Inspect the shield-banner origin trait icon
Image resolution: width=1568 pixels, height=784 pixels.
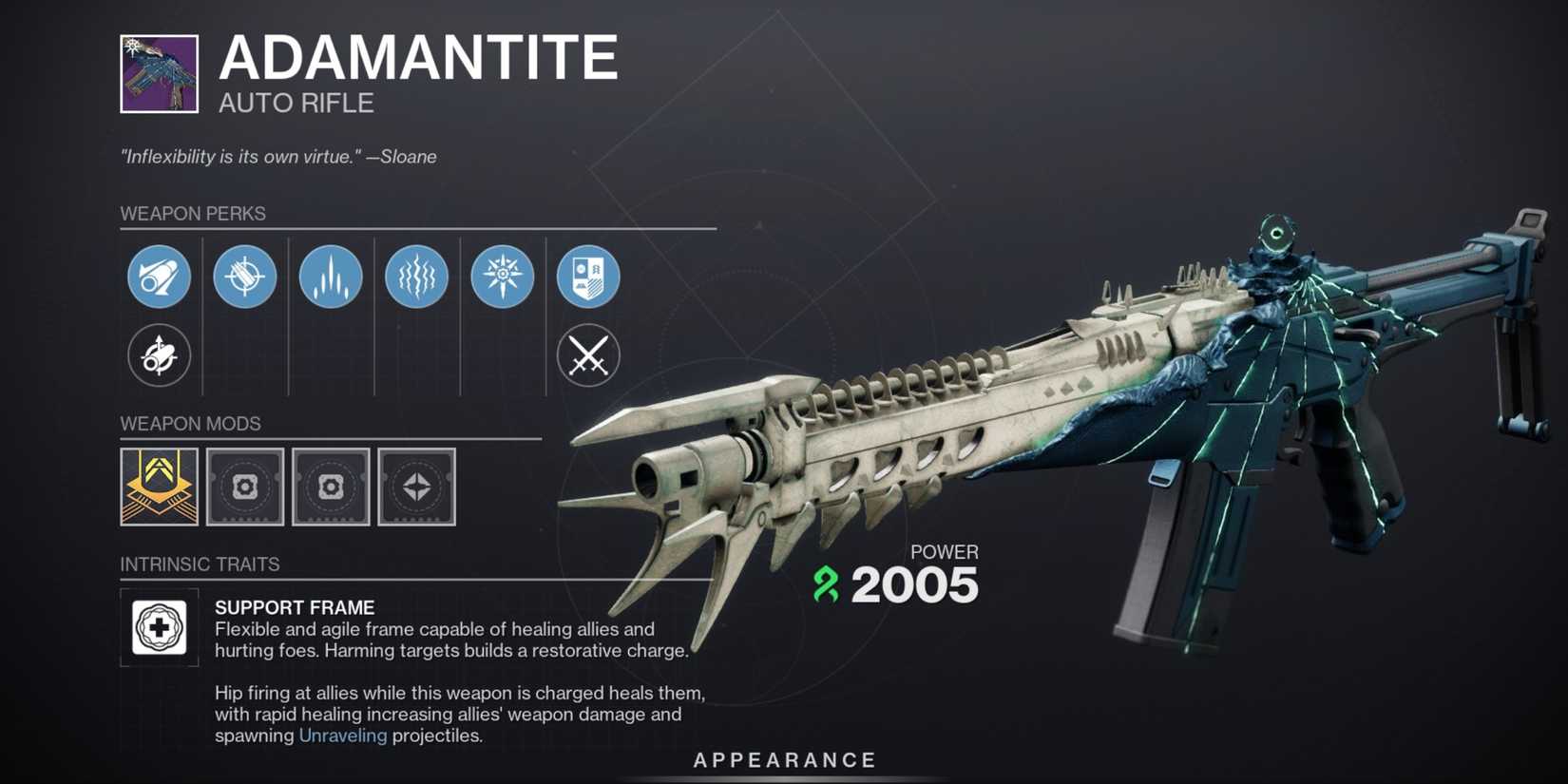[589, 277]
